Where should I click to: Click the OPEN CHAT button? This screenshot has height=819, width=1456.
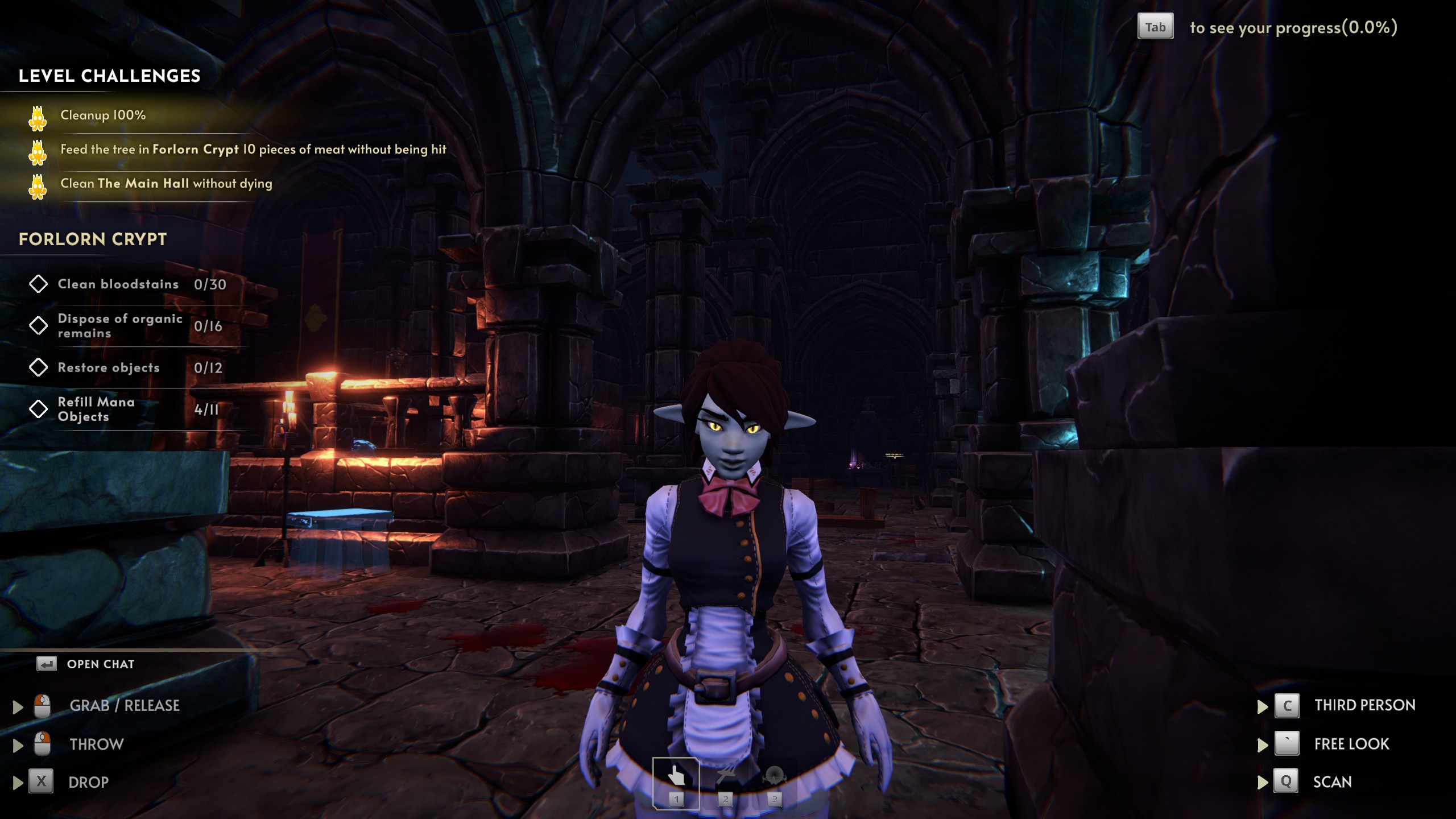pyautogui.click(x=100, y=663)
